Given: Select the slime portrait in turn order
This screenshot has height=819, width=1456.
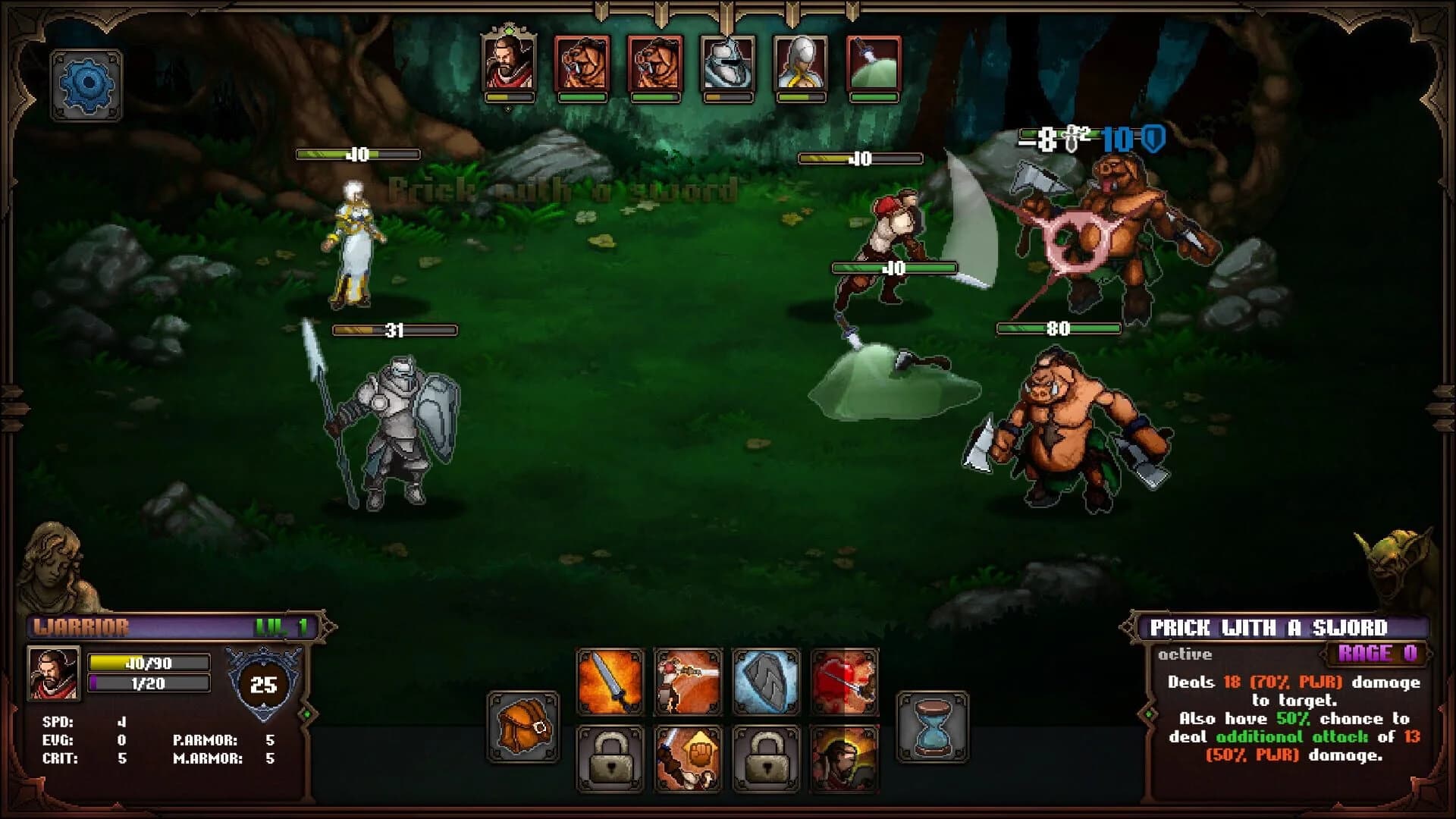Looking at the screenshot, I should click(872, 64).
